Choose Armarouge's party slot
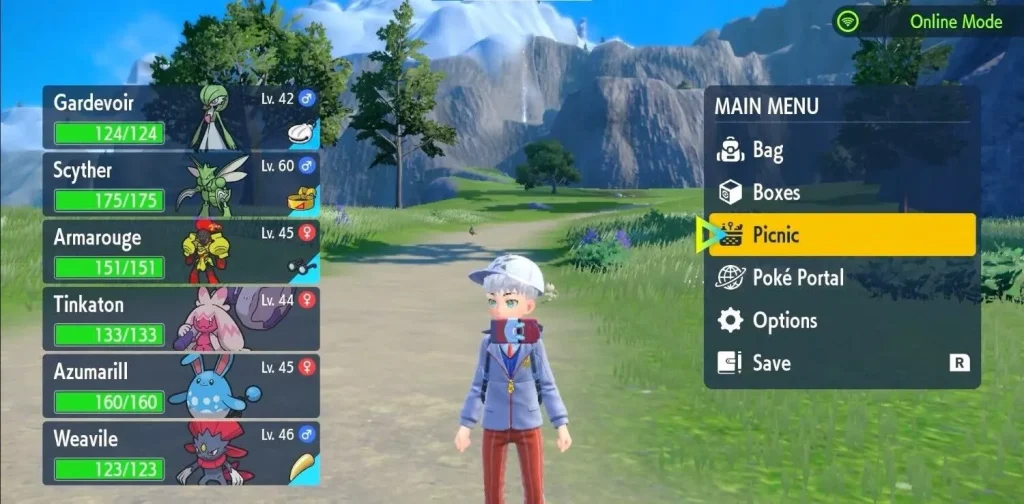 coord(180,252)
